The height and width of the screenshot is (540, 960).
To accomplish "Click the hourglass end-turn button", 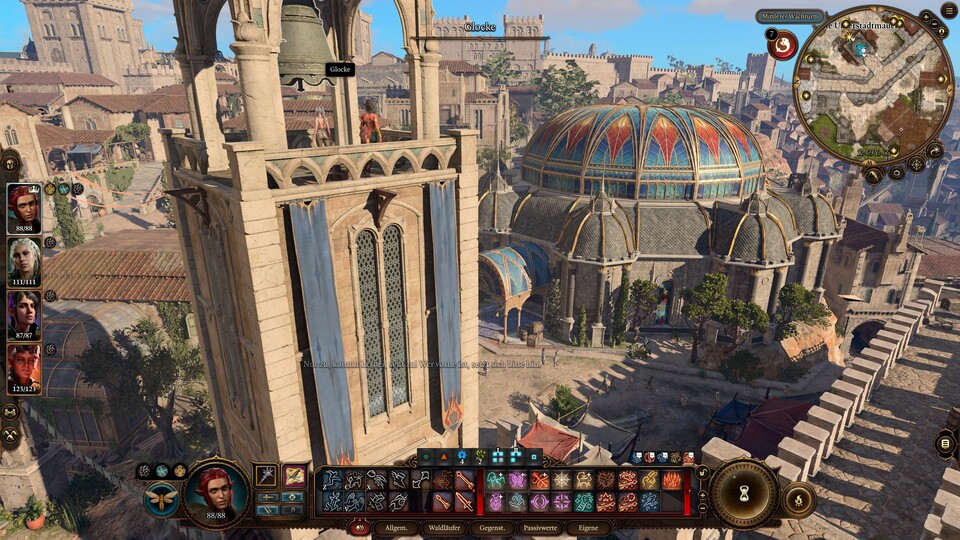I will point(744,493).
